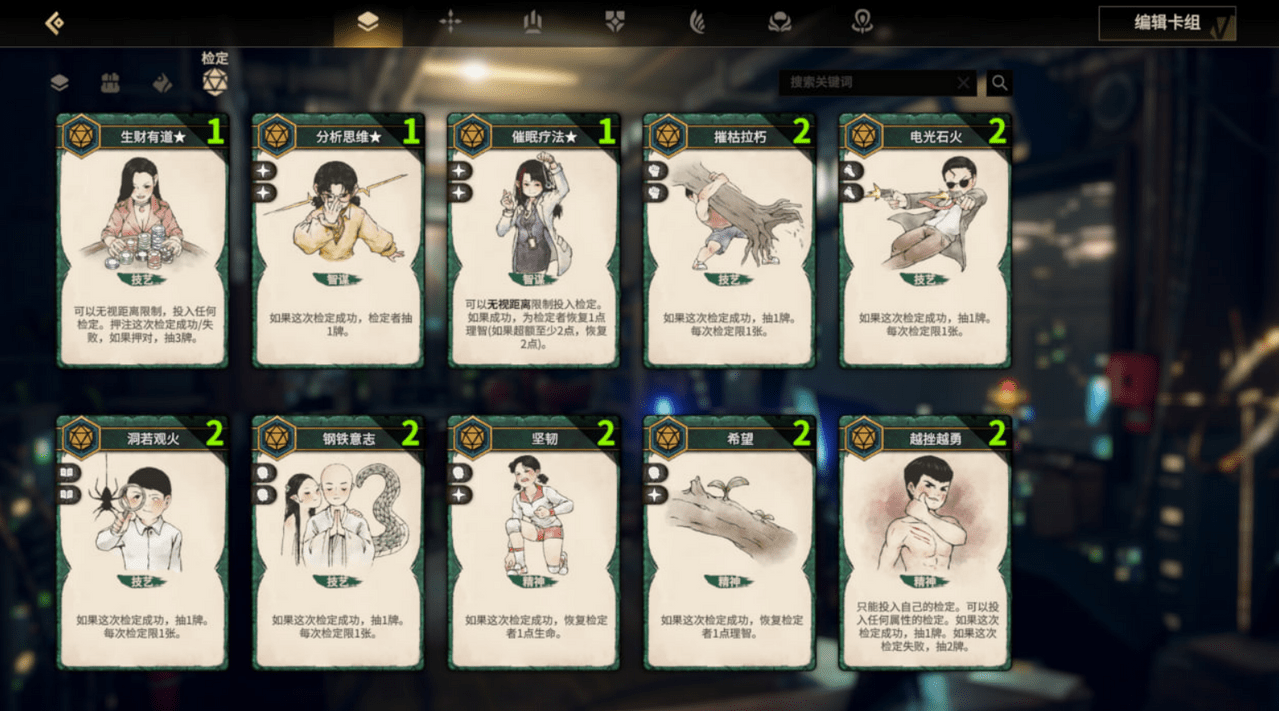Select the highlighted layers tab in top bar
1279x711 pixels.
(x=368, y=22)
